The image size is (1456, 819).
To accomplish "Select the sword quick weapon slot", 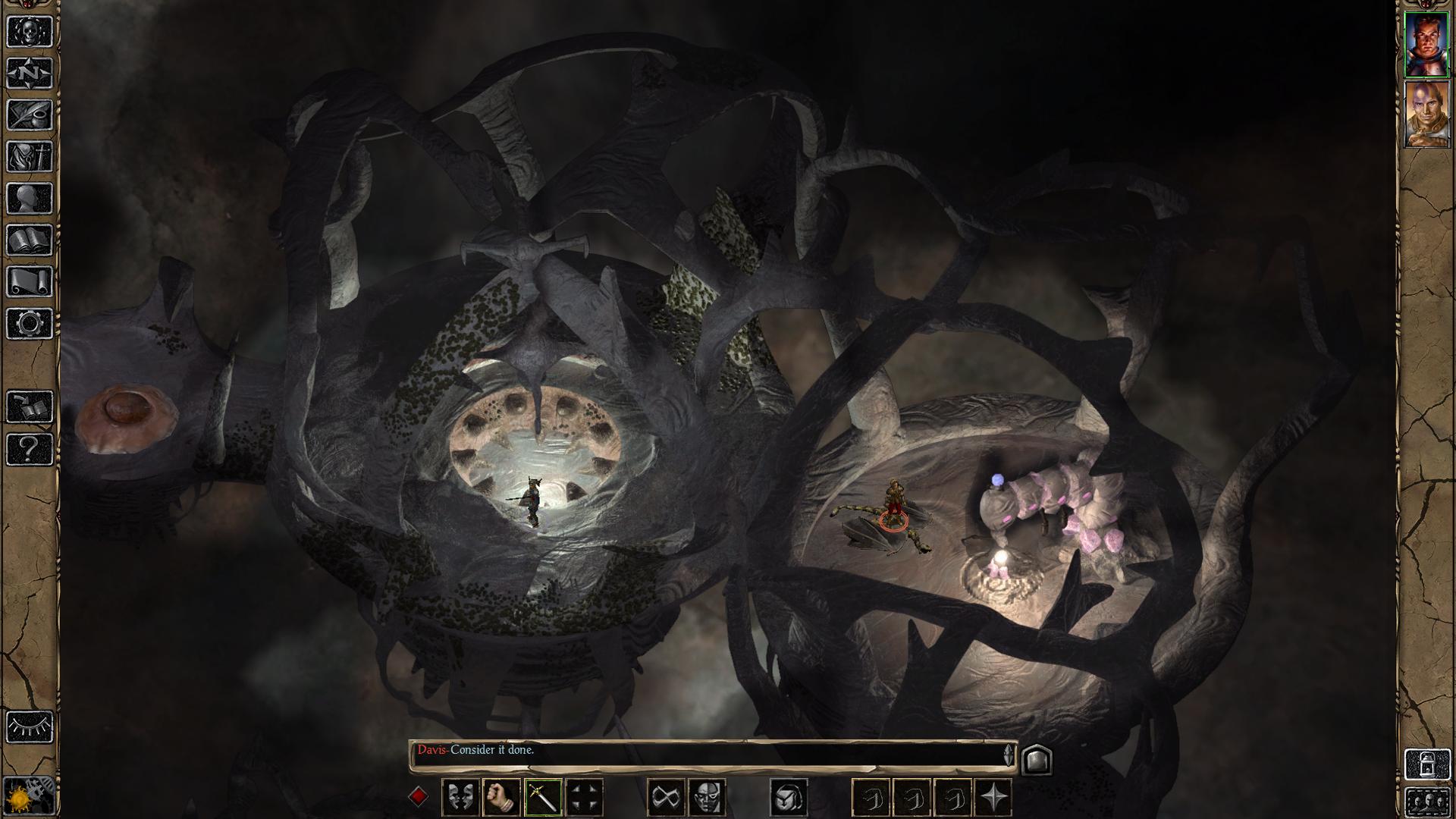I will point(542,798).
